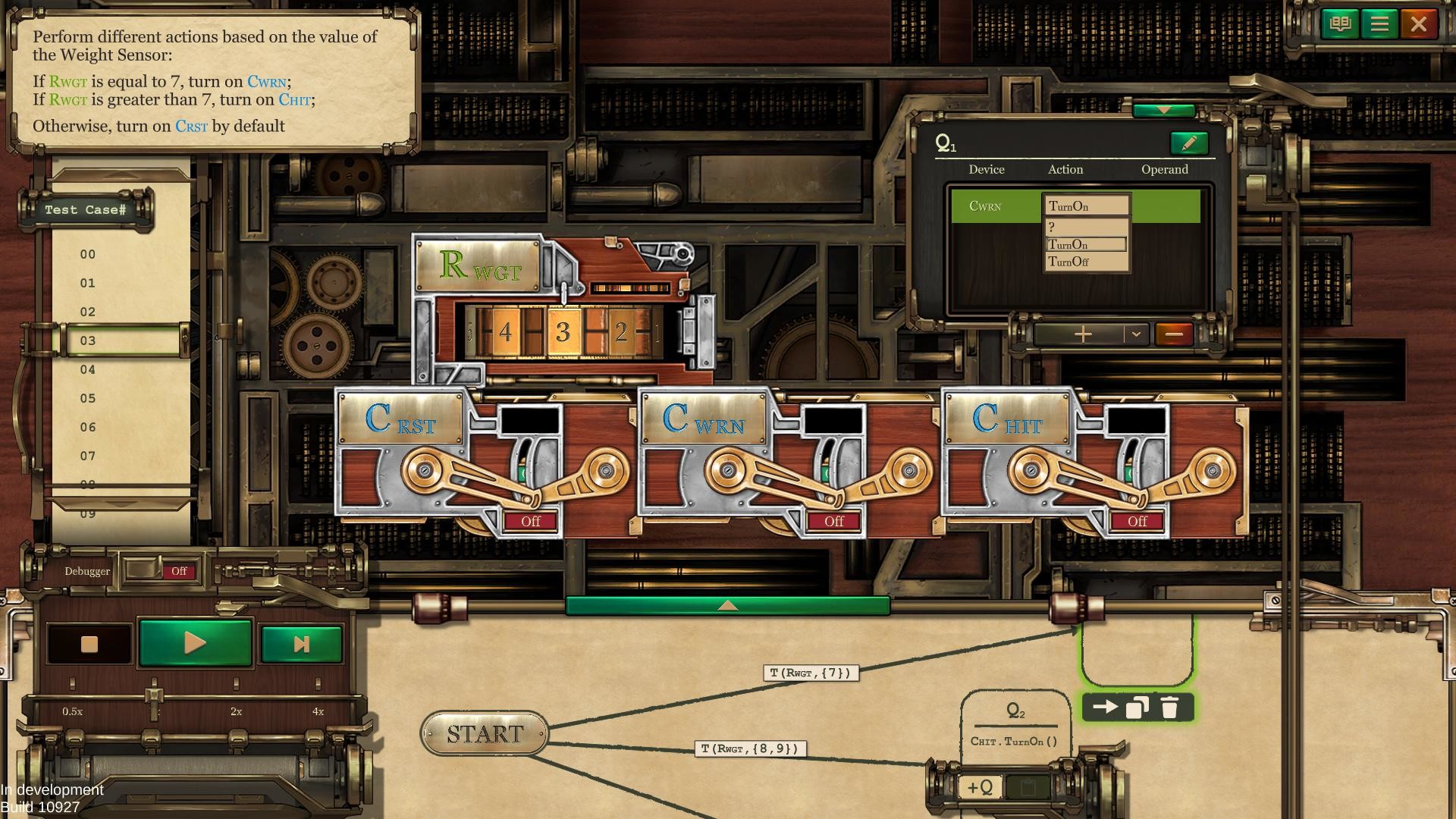Click the trash icon to delete the selected node
Screen dimensions: 1456x819
pos(1170,705)
